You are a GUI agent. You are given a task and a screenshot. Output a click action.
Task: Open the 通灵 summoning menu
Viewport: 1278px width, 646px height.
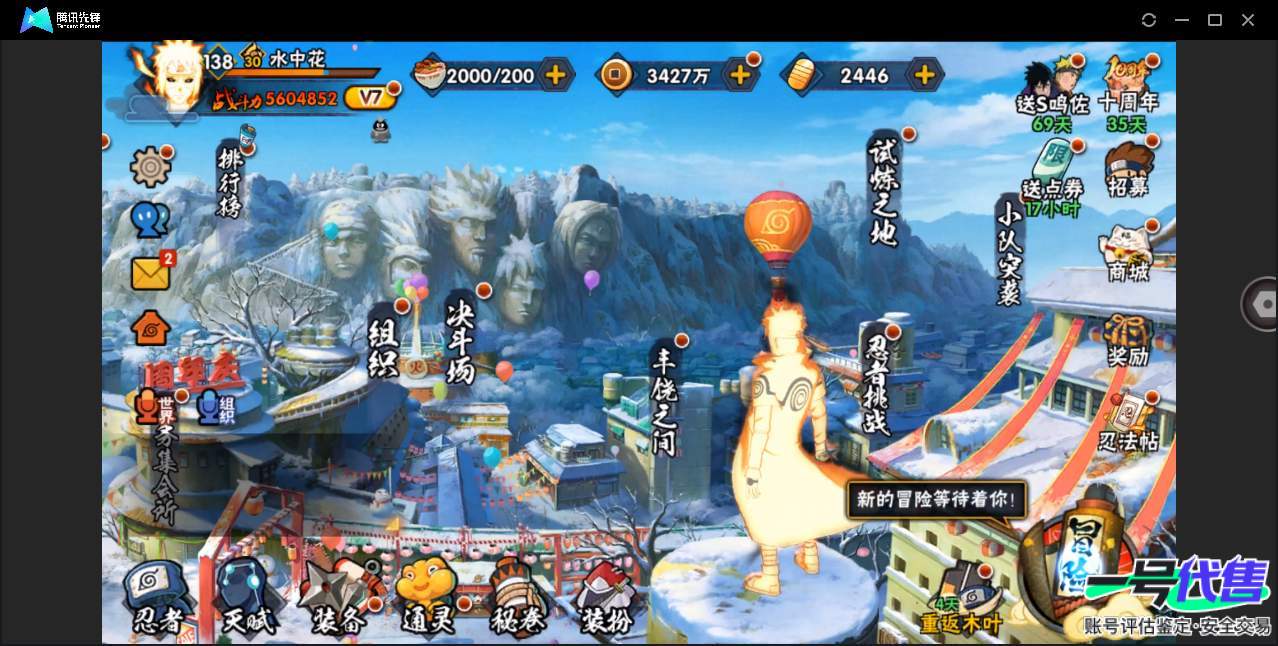[427, 598]
